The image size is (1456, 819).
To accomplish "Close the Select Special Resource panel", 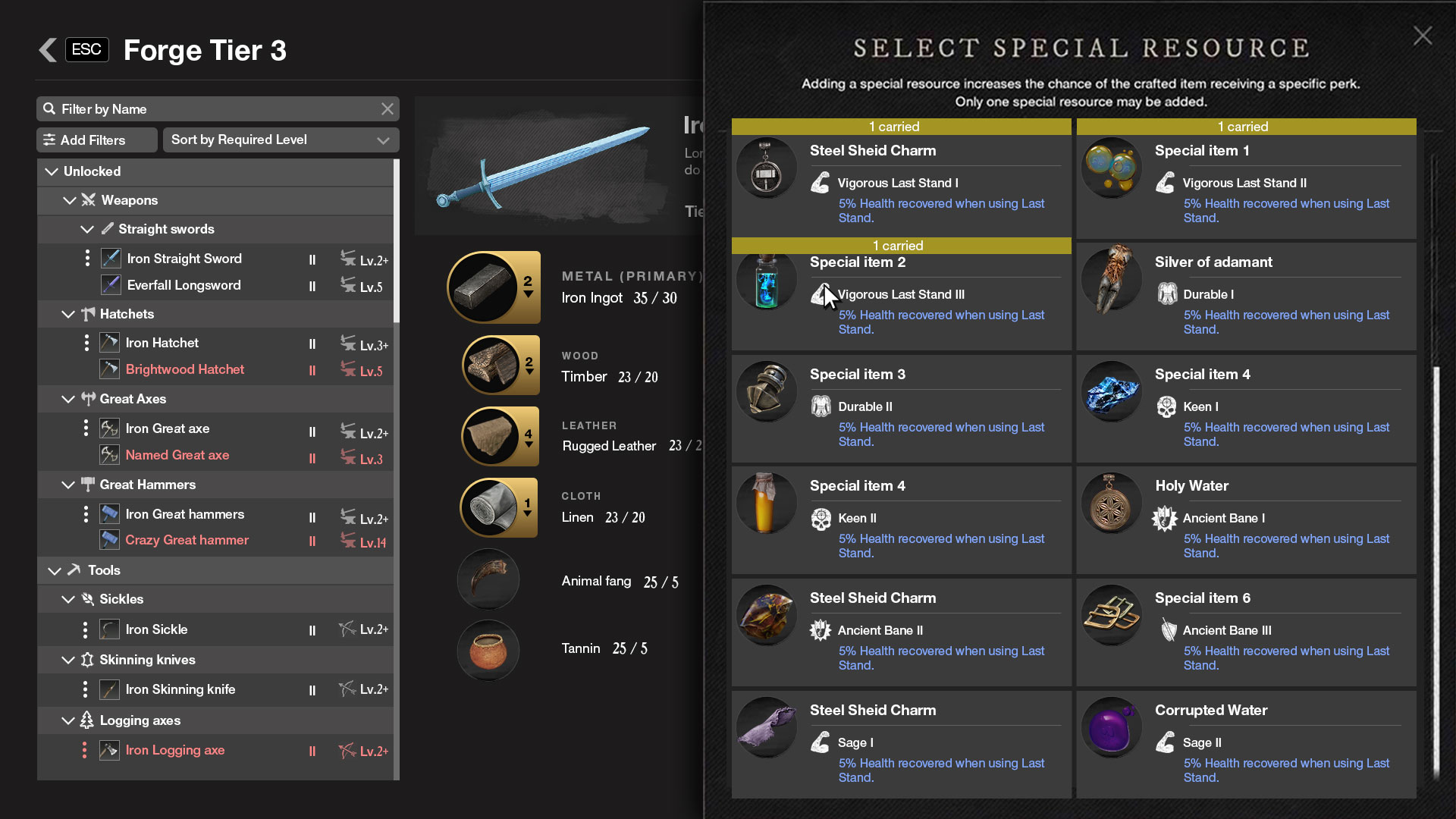I will click(1422, 36).
